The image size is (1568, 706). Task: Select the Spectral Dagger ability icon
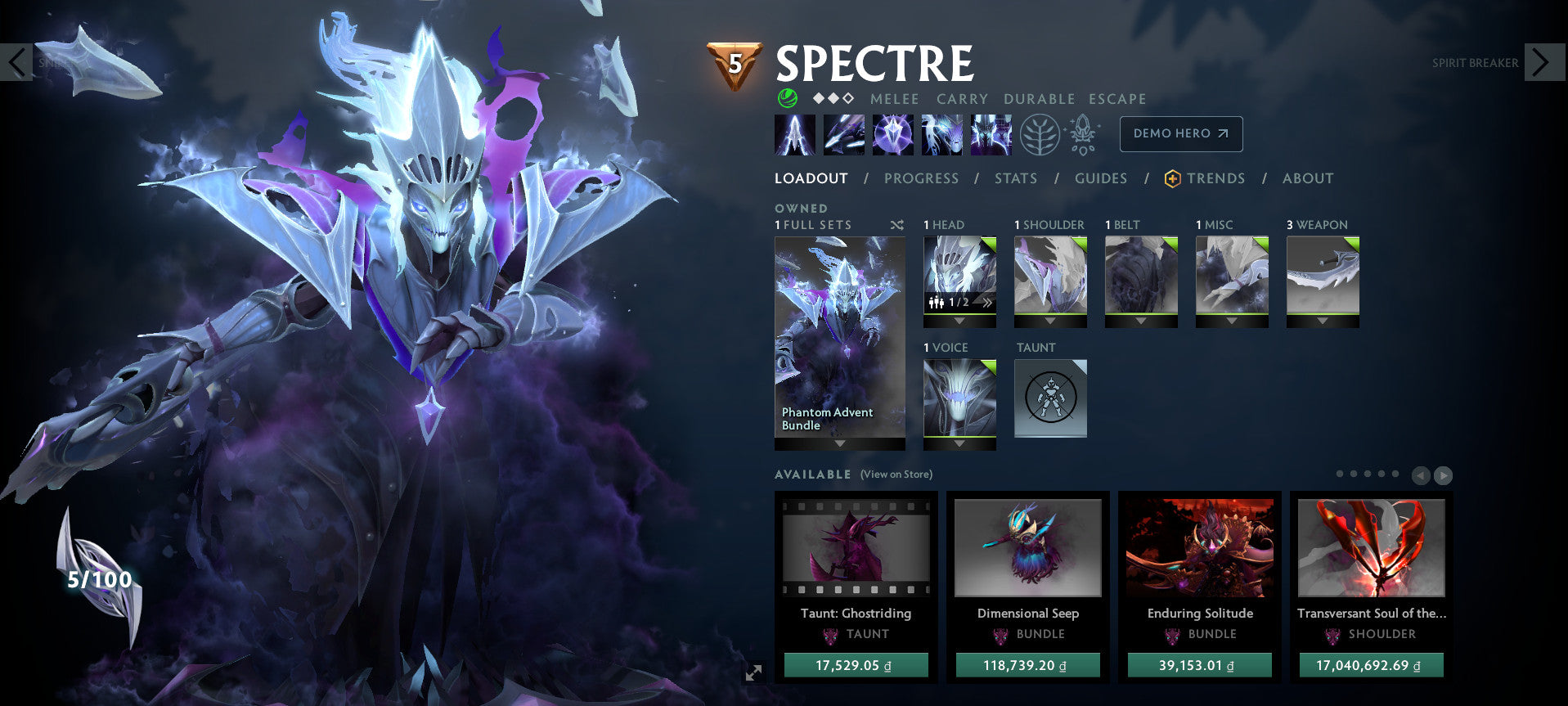point(793,133)
